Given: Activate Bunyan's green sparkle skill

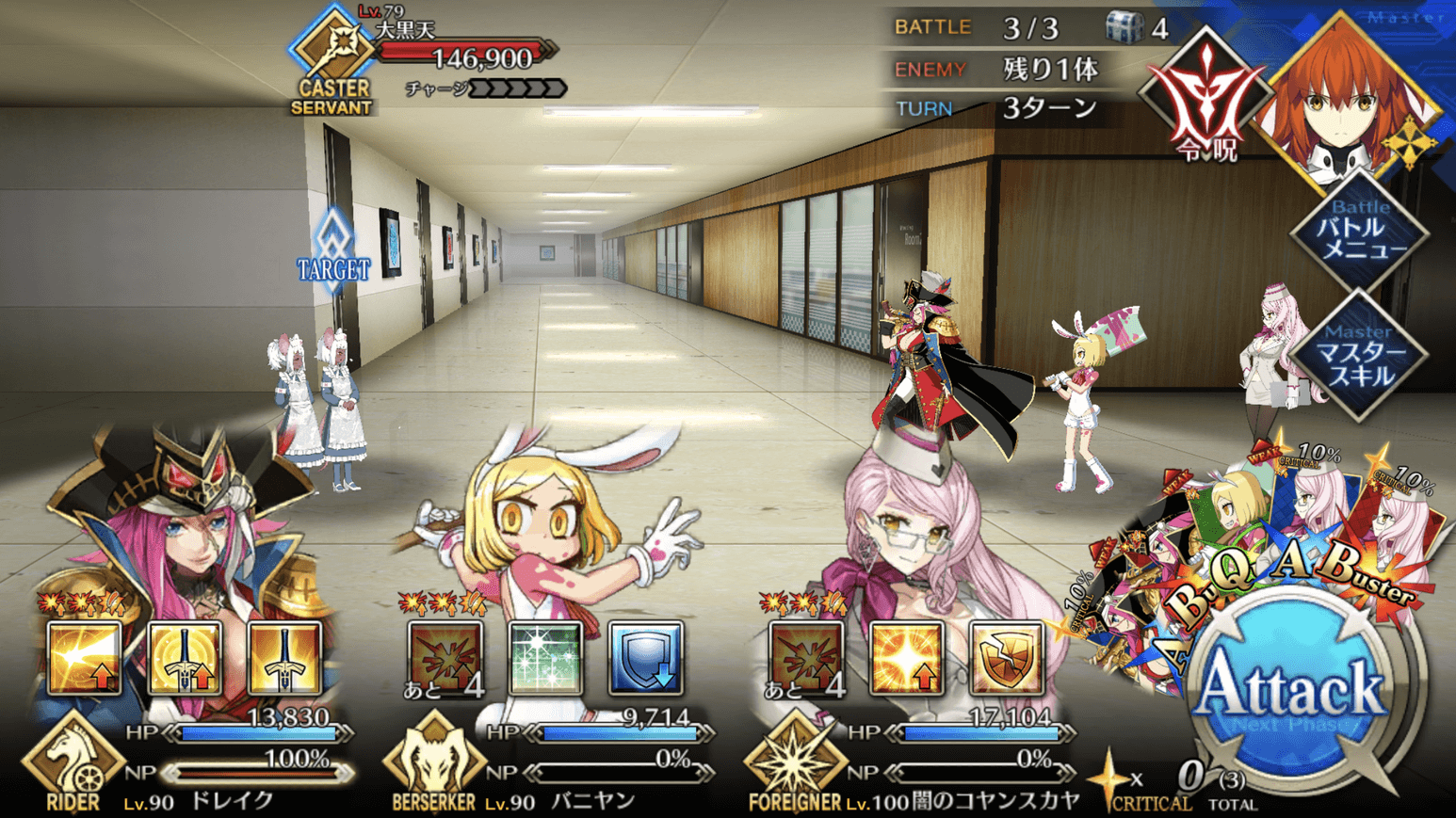Looking at the screenshot, I should point(545,658).
